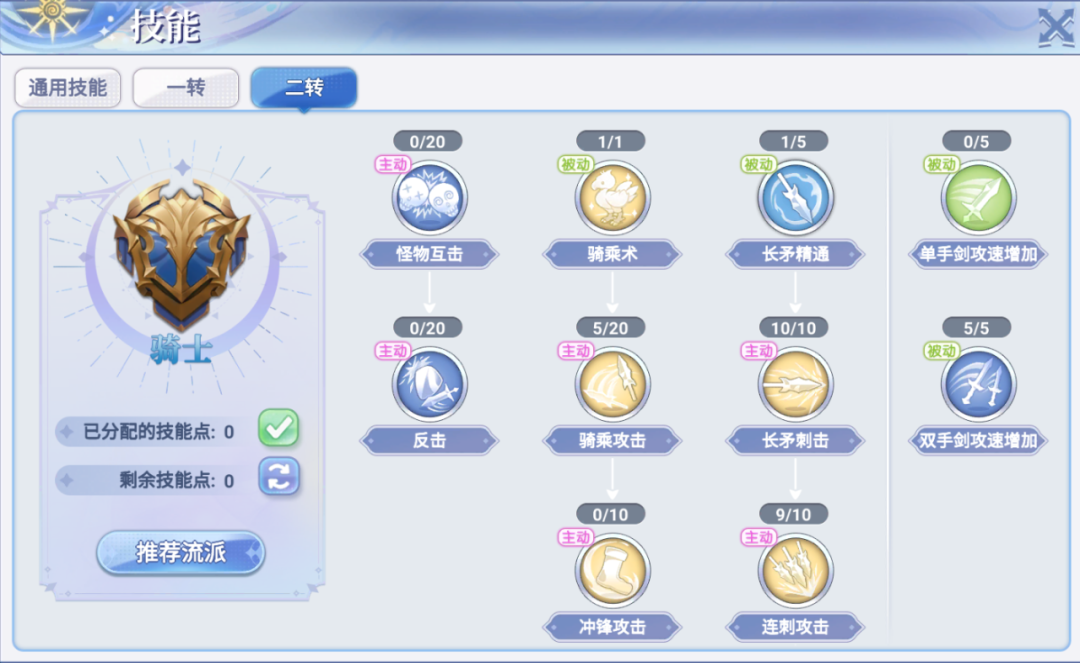Switch to the 通用技能 tab
This screenshot has width=1080, height=663.
pyautogui.click(x=67, y=88)
